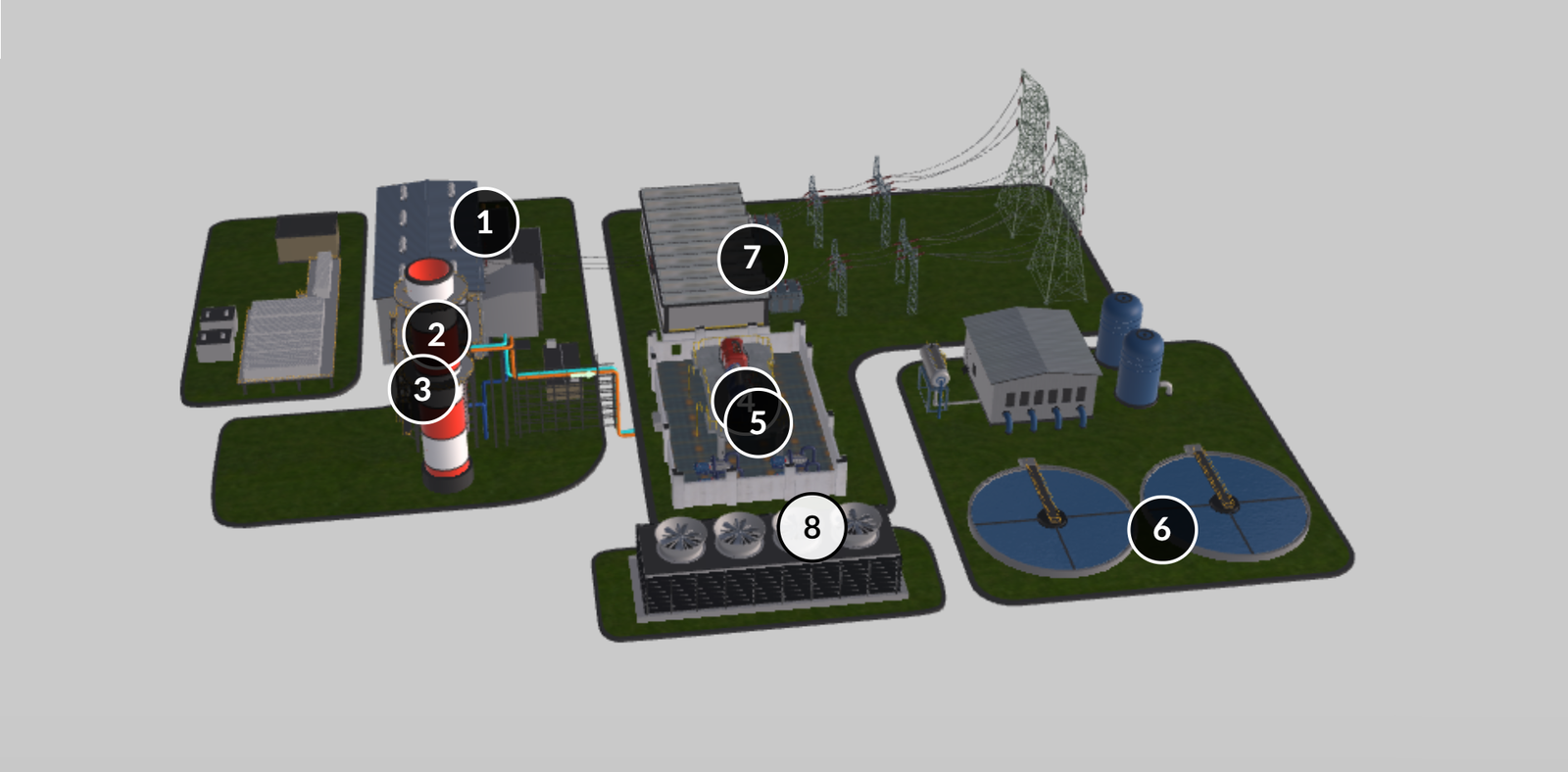This screenshot has width=1568, height=772.
Task: Choose hotspot marker number 5
Action: (x=759, y=422)
